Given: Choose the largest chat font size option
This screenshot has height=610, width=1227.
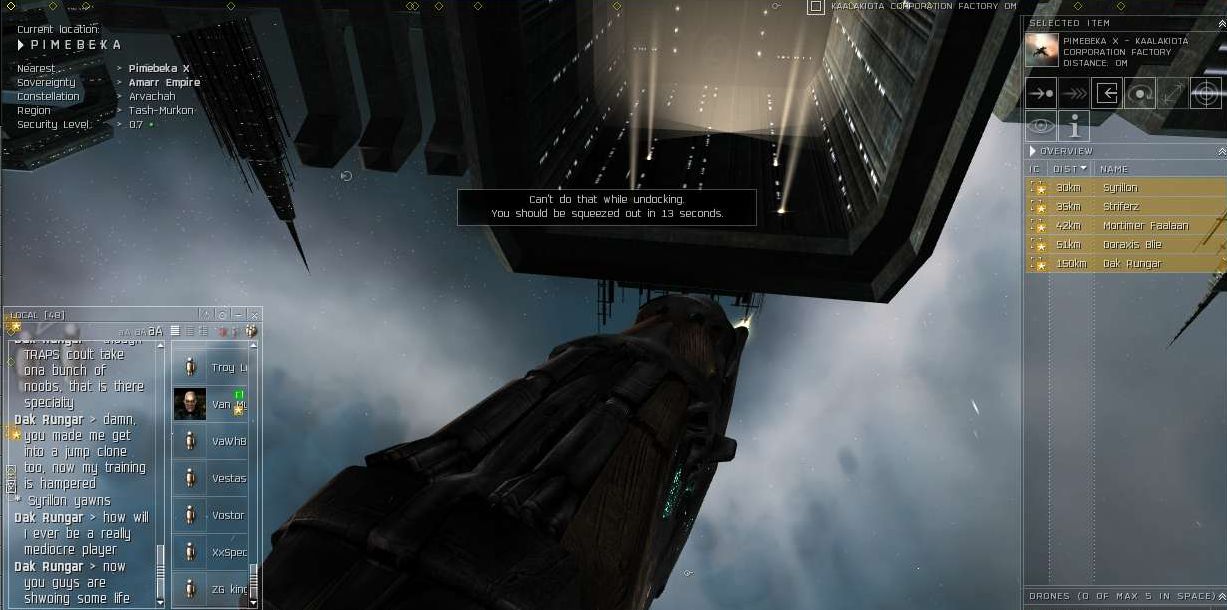Looking at the screenshot, I should click(x=156, y=331).
